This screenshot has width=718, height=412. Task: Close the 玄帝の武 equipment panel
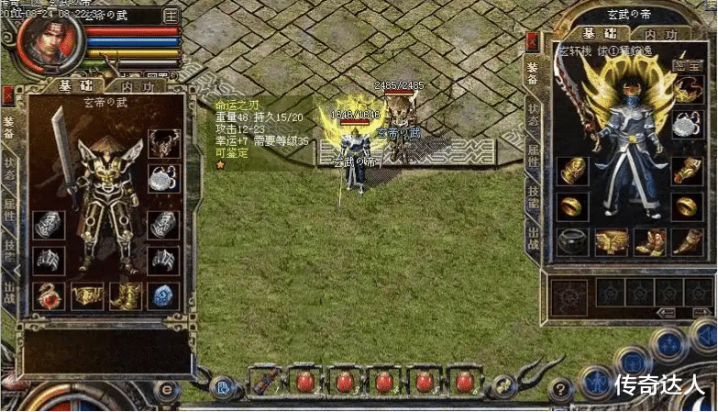coord(8,96)
